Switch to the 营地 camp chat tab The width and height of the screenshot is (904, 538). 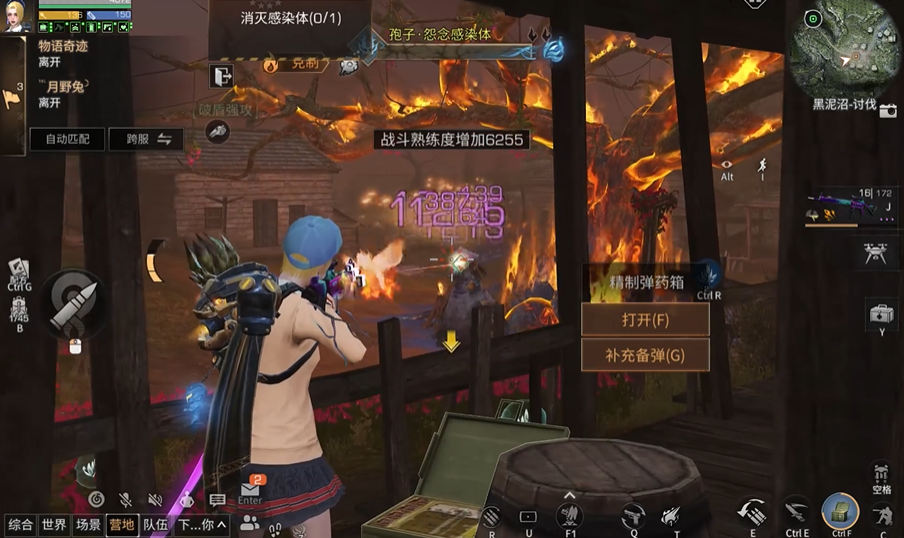122,524
